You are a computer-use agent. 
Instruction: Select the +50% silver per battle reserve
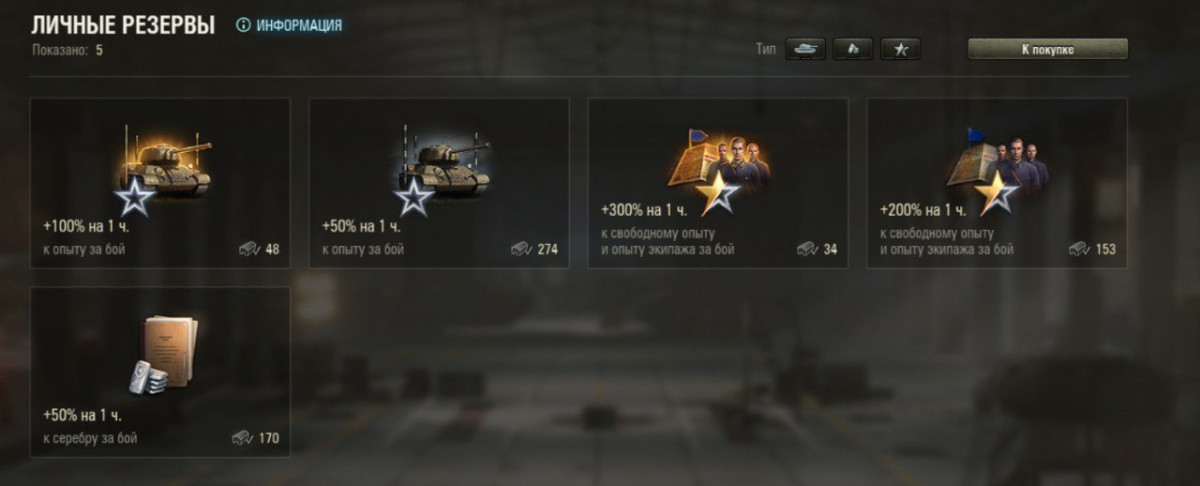point(160,372)
